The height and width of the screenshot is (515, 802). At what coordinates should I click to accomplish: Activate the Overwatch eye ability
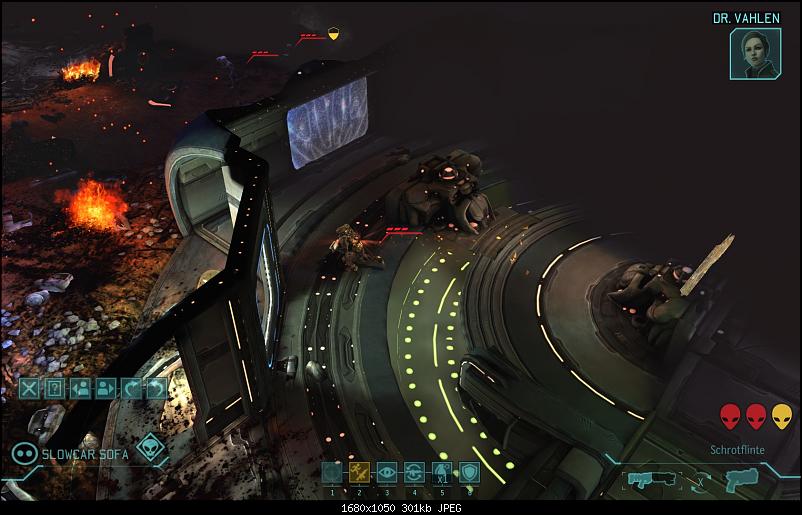(x=387, y=473)
